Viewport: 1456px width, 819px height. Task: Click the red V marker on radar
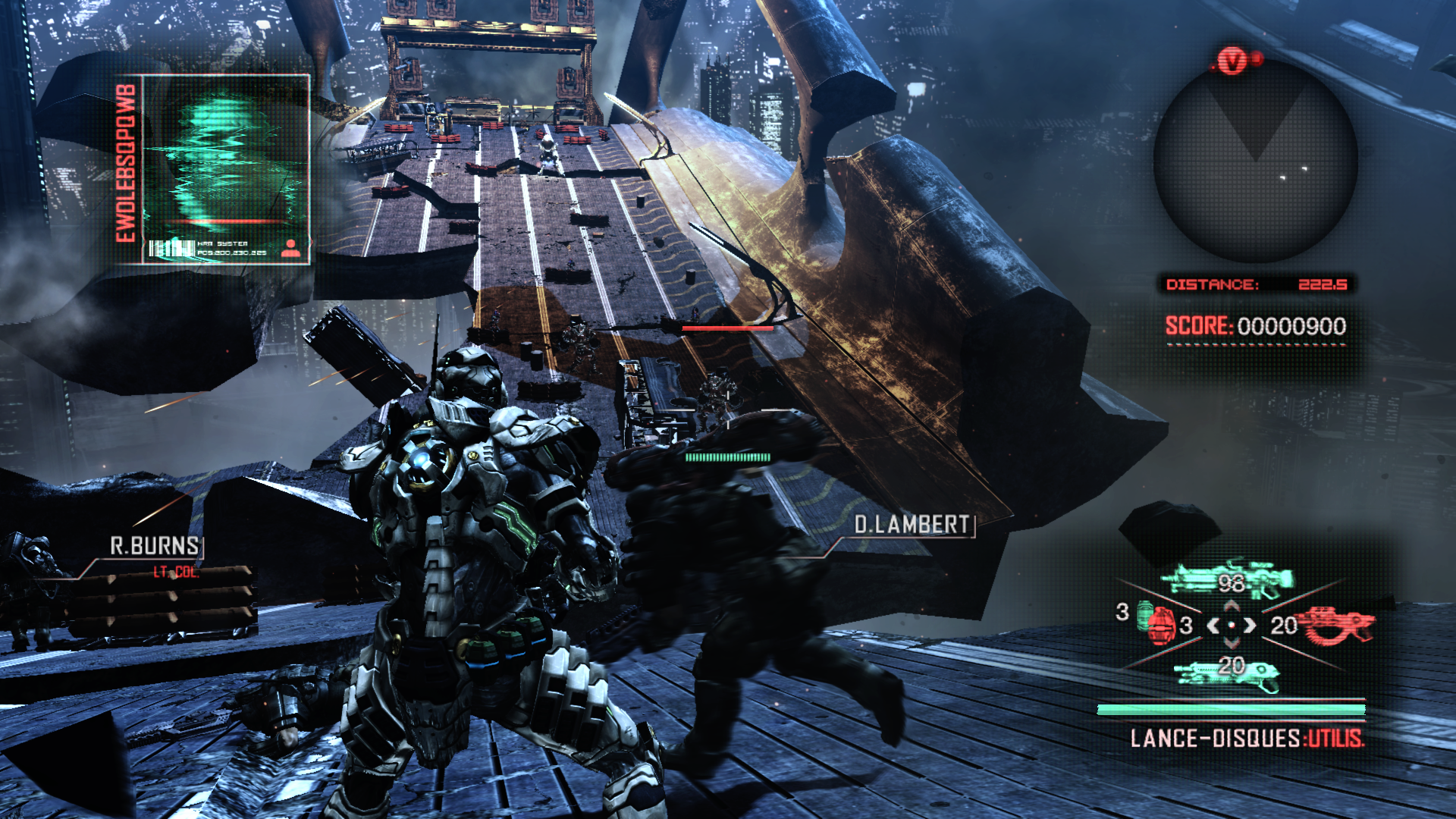(x=1232, y=61)
